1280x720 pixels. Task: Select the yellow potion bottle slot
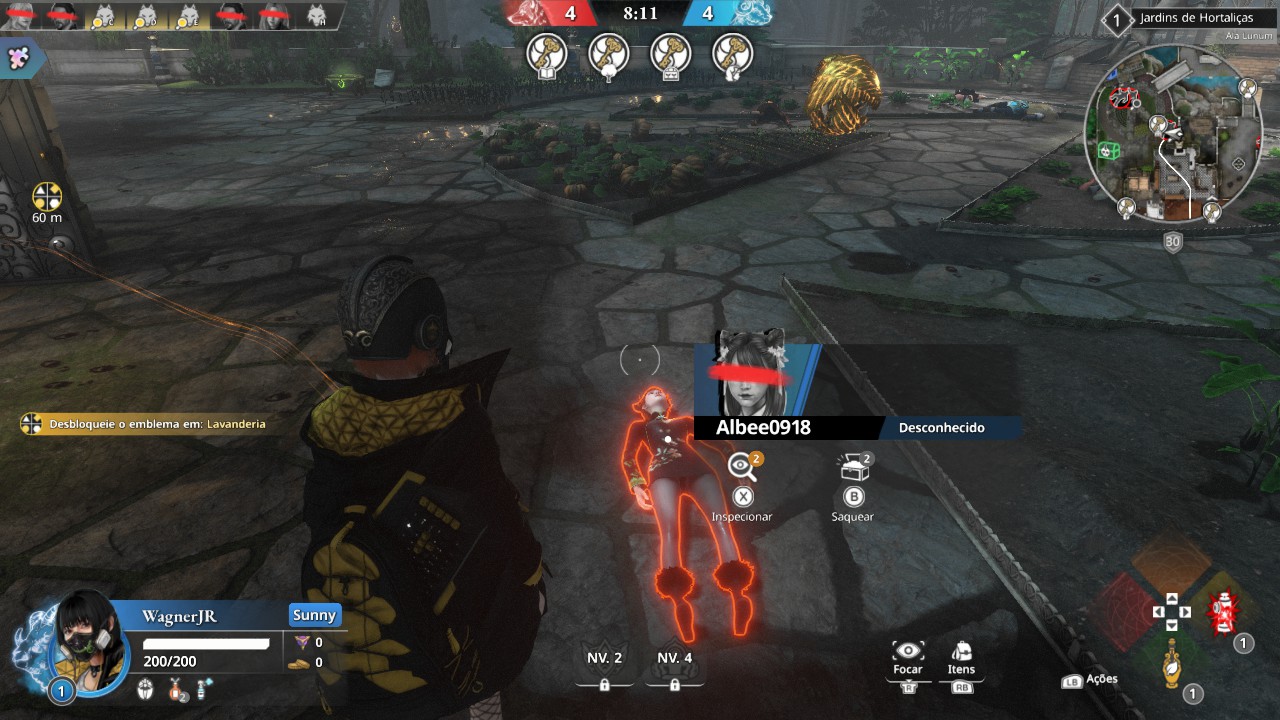pyautogui.click(x=1171, y=664)
